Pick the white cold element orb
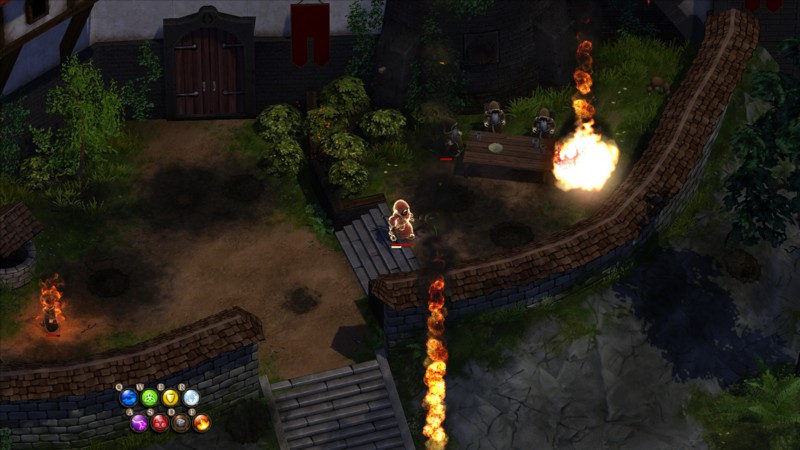Screen dimensions: 800x450 pos(191,398)
